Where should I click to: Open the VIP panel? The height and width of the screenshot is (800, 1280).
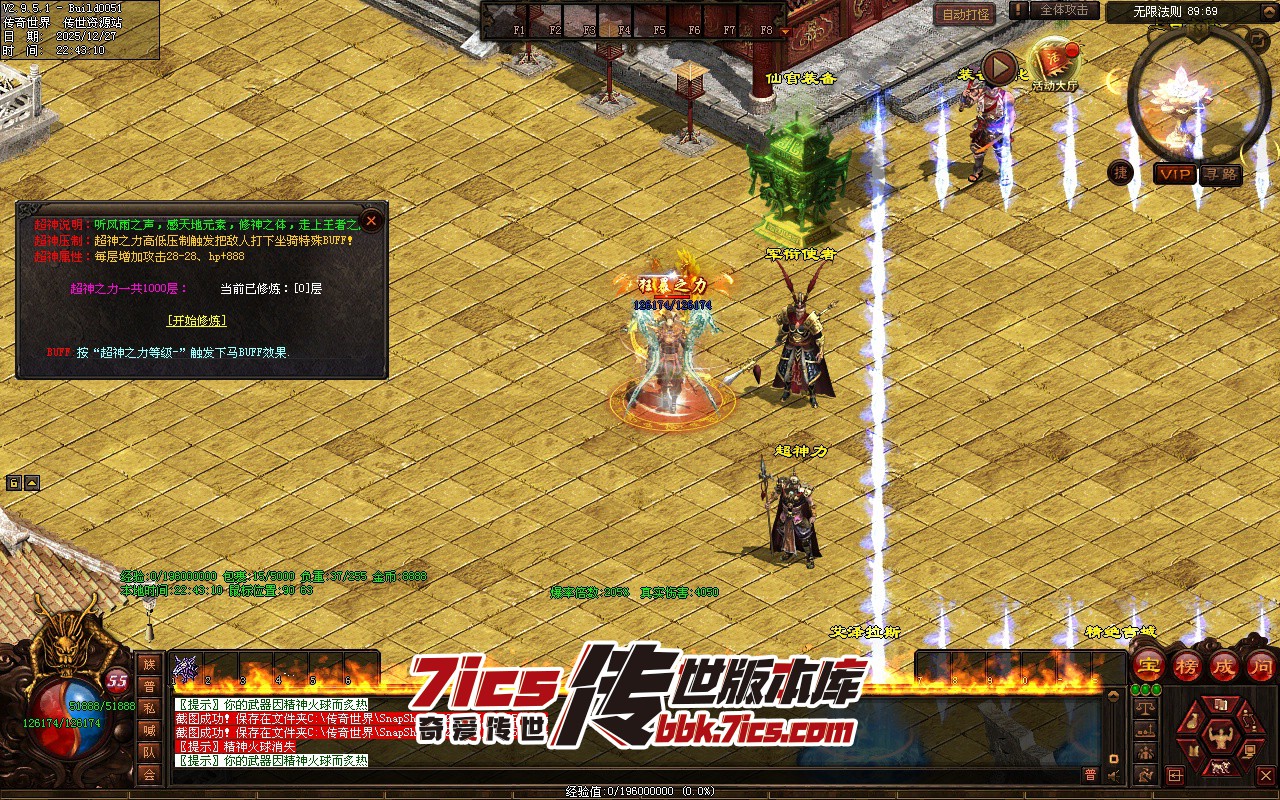(1176, 174)
